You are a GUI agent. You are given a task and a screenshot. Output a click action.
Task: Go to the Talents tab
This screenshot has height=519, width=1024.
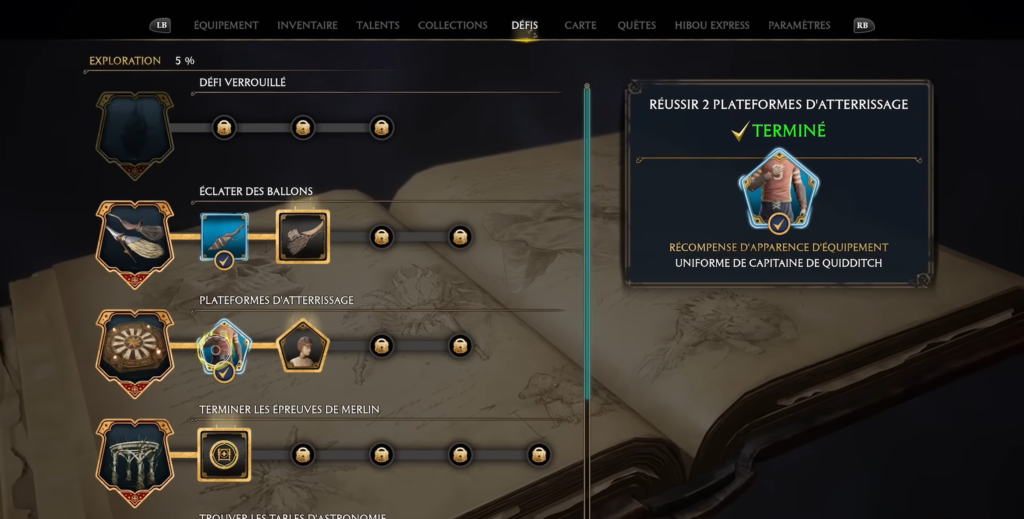tap(378, 25)
